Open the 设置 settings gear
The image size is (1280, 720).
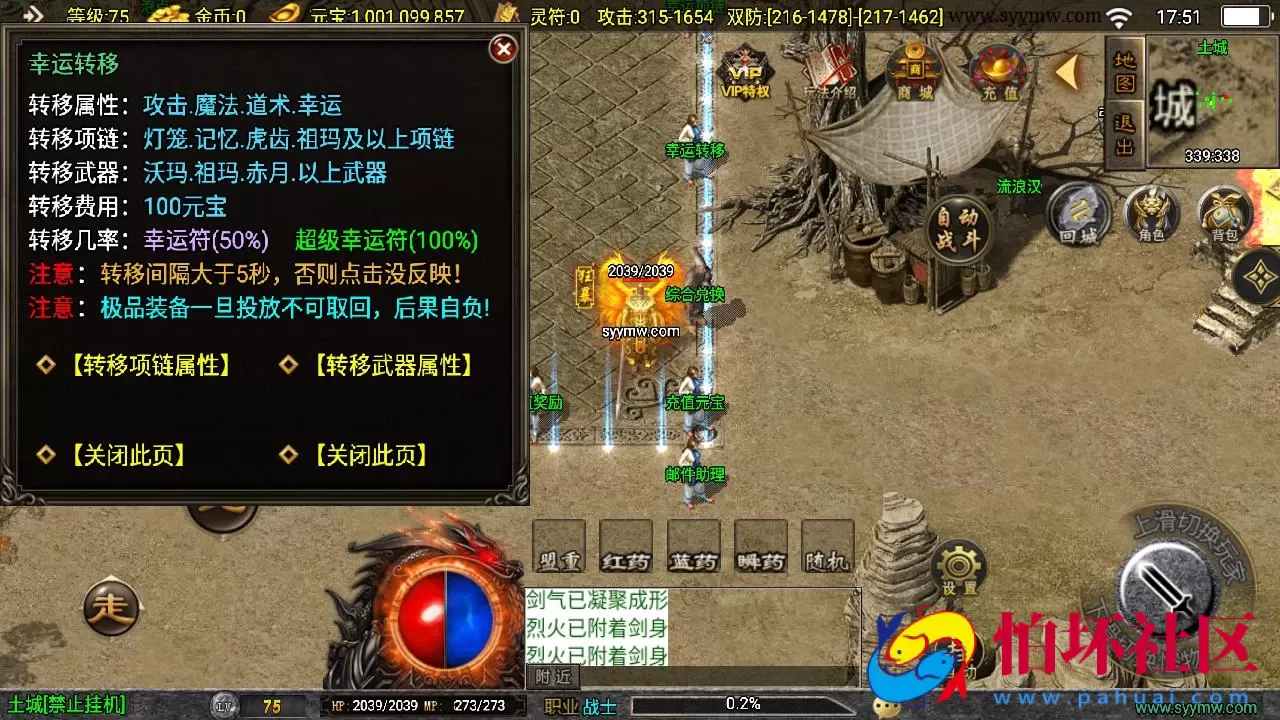point(957,565)
